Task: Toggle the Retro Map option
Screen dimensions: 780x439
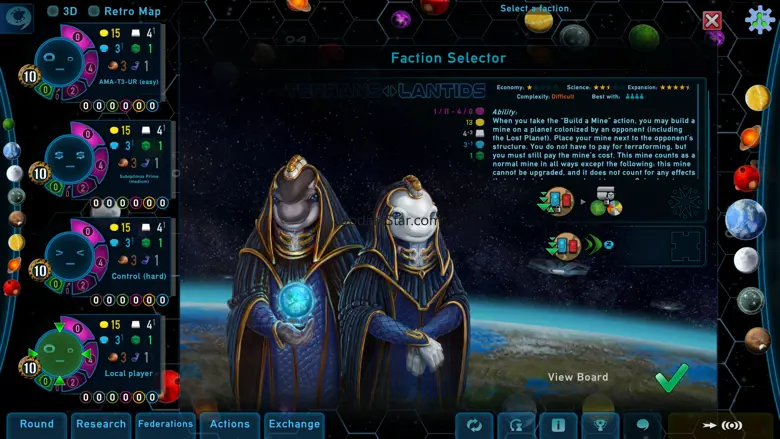Action: [x=94, y=11]
